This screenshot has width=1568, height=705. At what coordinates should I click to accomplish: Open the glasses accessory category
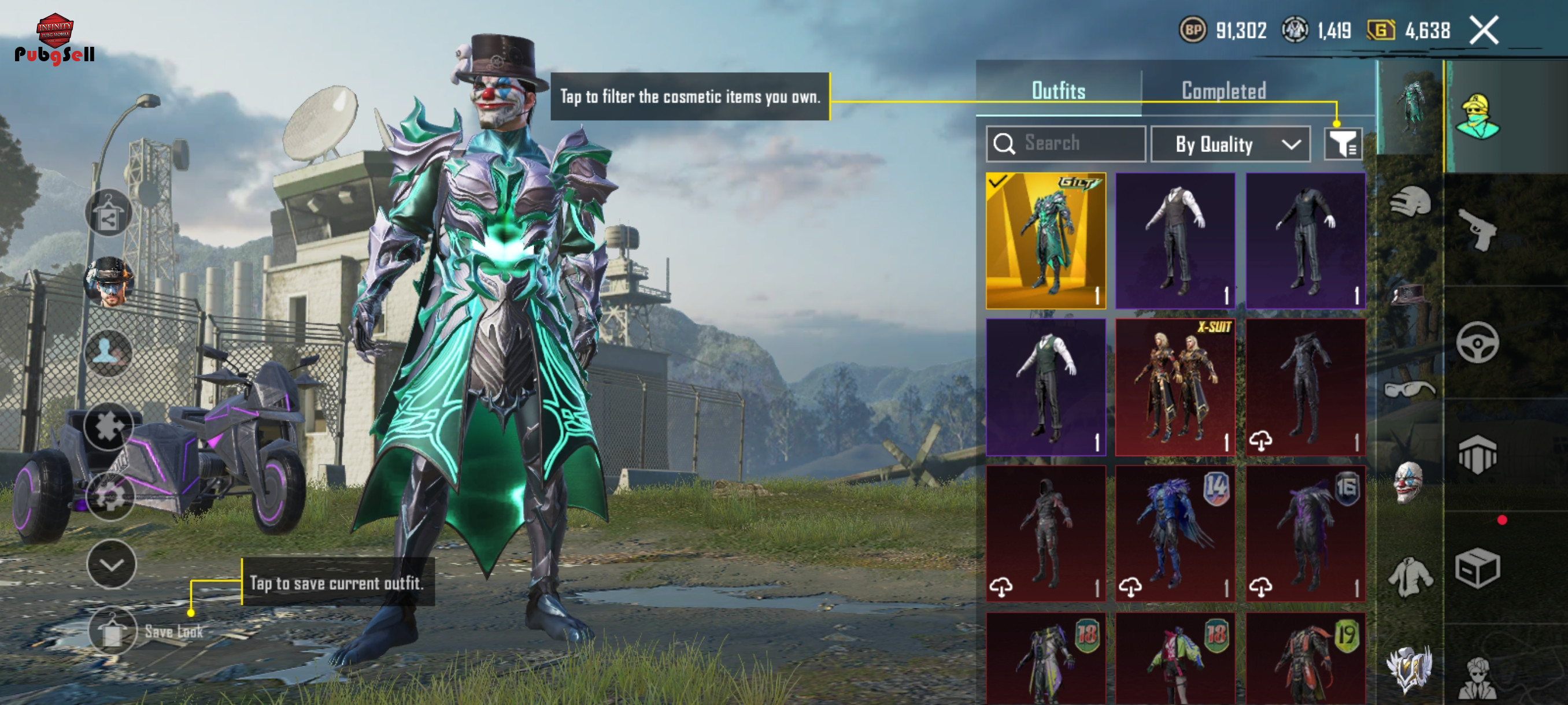click(x=1410, y=389)
